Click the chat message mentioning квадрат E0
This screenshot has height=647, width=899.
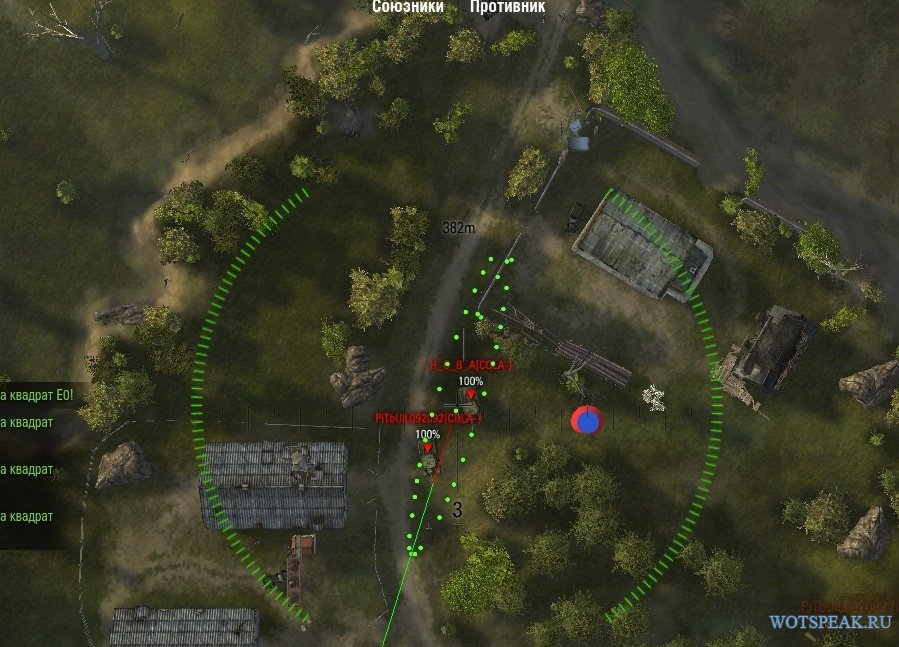pos(42,394)
